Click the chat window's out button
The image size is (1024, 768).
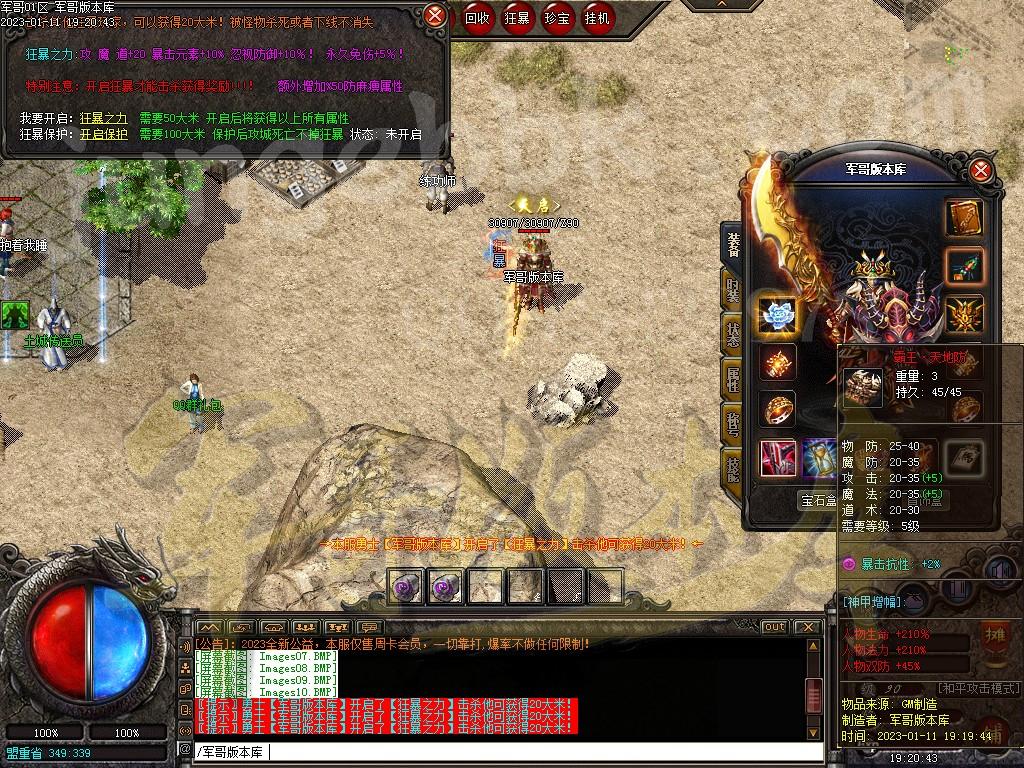[x=774, y=627]
